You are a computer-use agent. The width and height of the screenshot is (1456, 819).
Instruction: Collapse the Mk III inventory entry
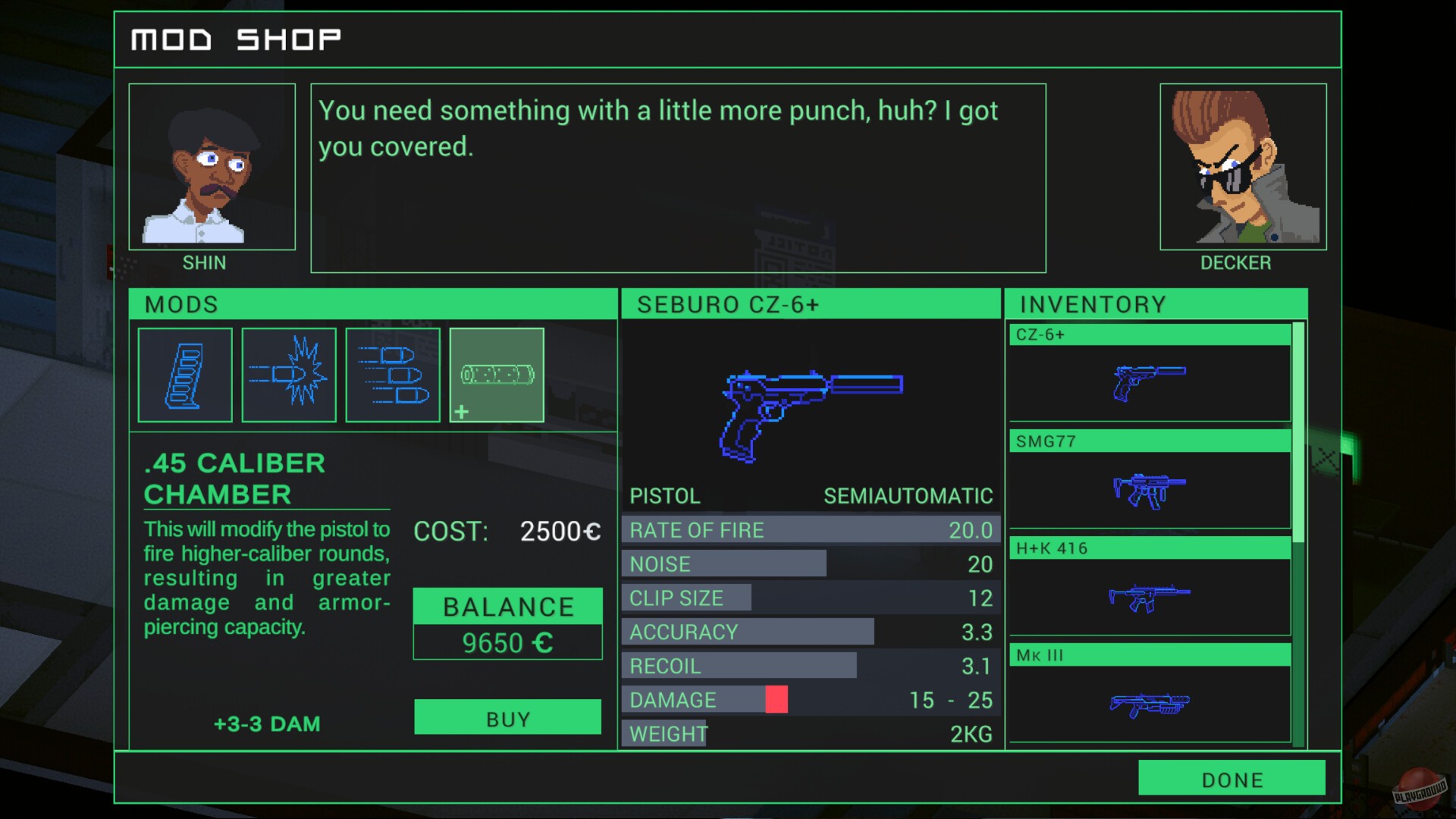(x=1147, y=655)
